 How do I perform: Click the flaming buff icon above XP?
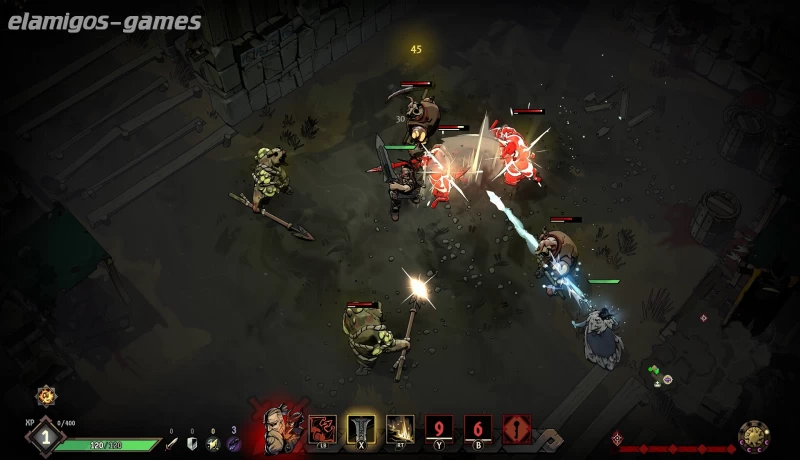(45, 396)
